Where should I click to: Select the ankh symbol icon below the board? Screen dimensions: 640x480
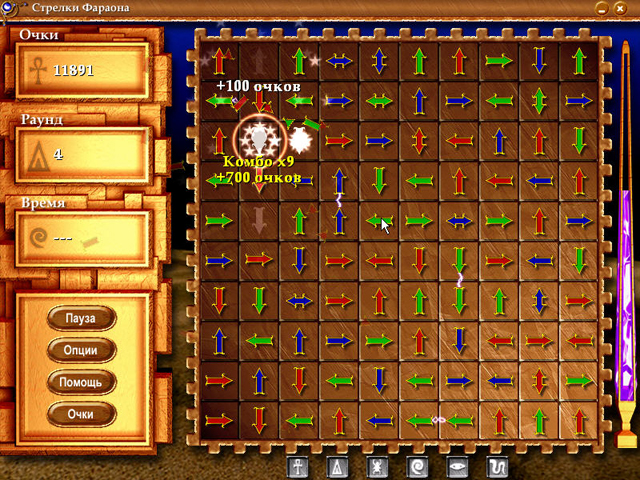click(299, 466)
